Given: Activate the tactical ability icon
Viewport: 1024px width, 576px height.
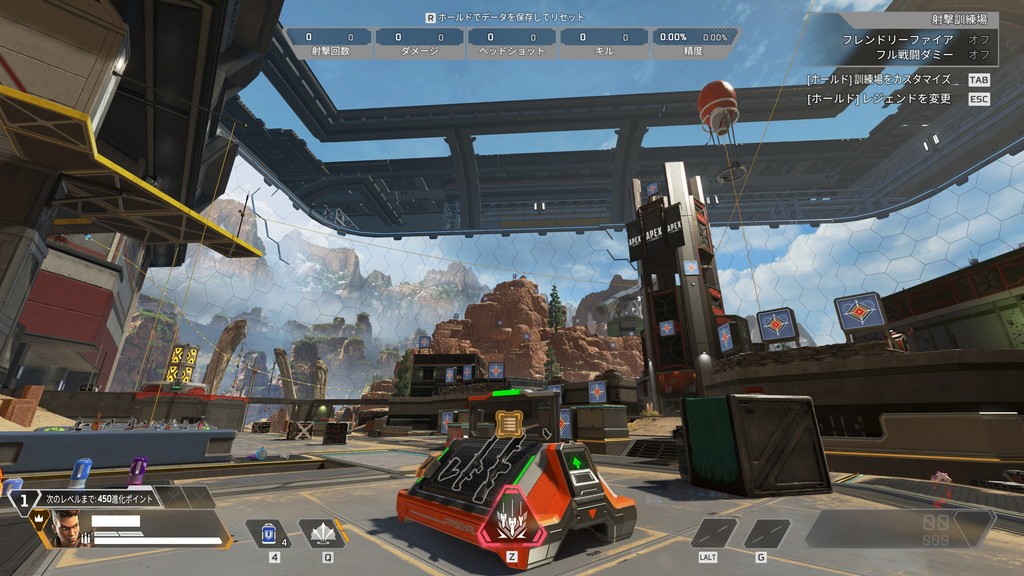Looking at the screenshot, I should click(322, 534).
